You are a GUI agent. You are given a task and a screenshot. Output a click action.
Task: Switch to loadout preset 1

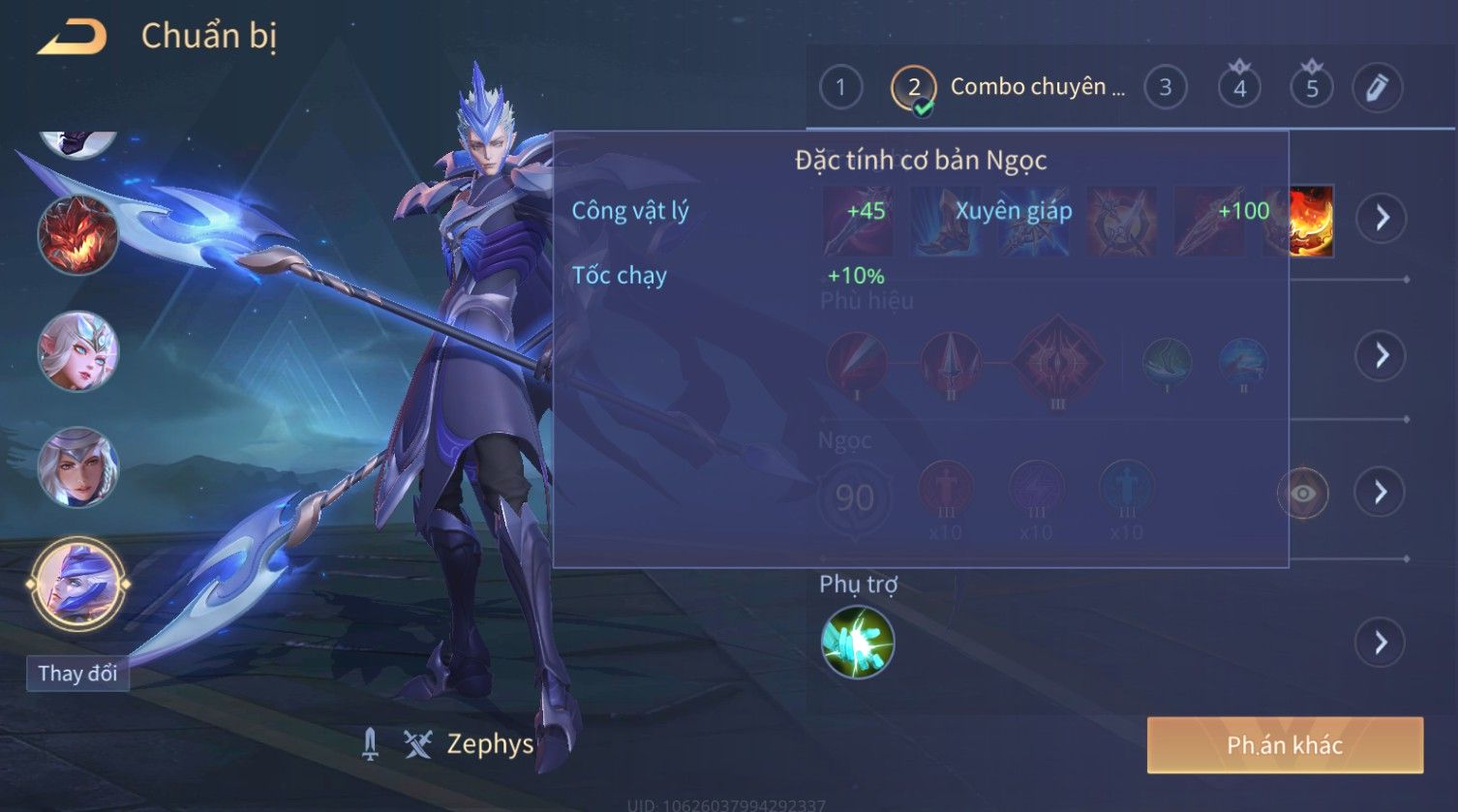click(840, 88)
